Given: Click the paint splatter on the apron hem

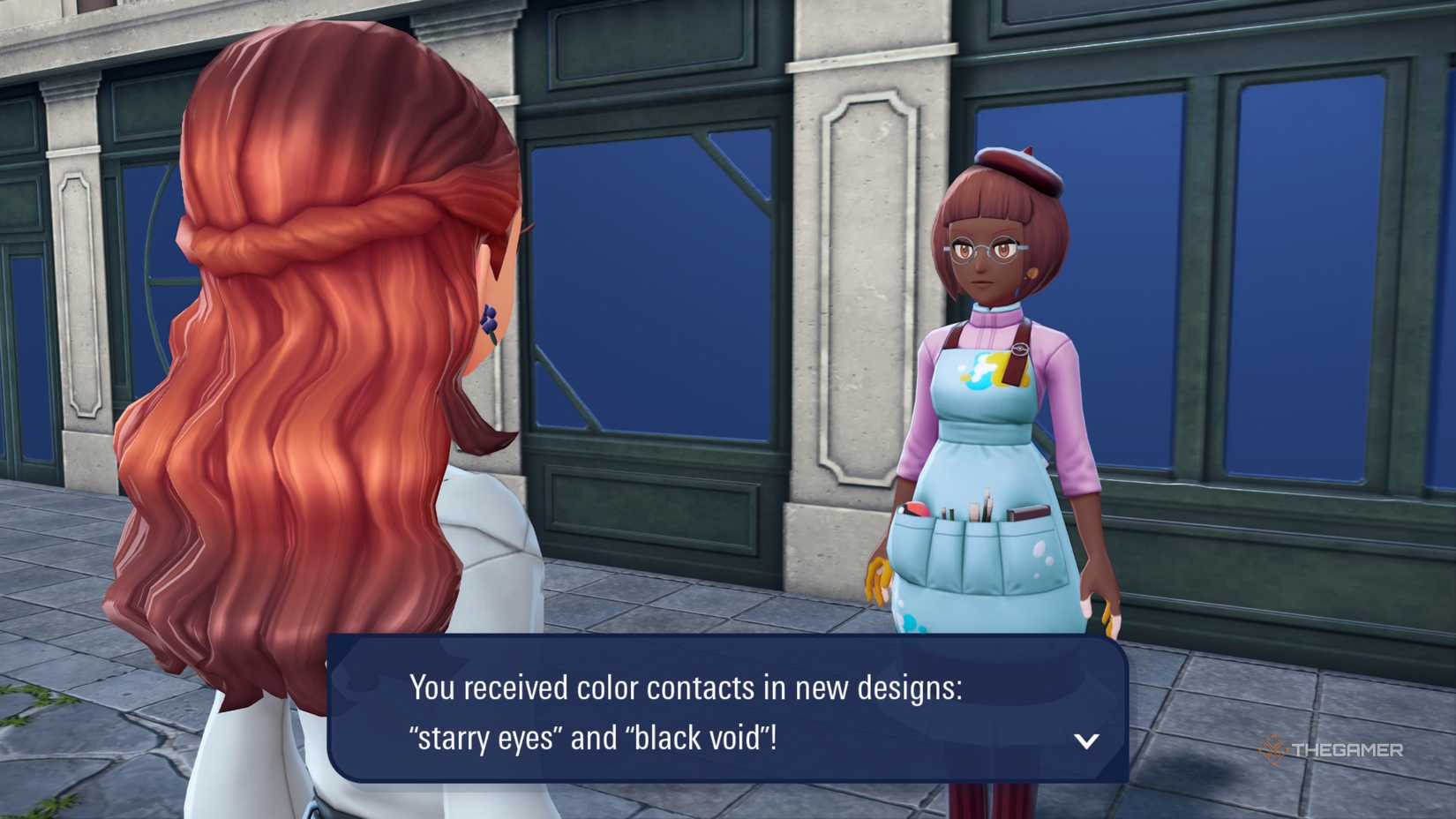Looking at the screenshot, I should (x=912, y=623).
